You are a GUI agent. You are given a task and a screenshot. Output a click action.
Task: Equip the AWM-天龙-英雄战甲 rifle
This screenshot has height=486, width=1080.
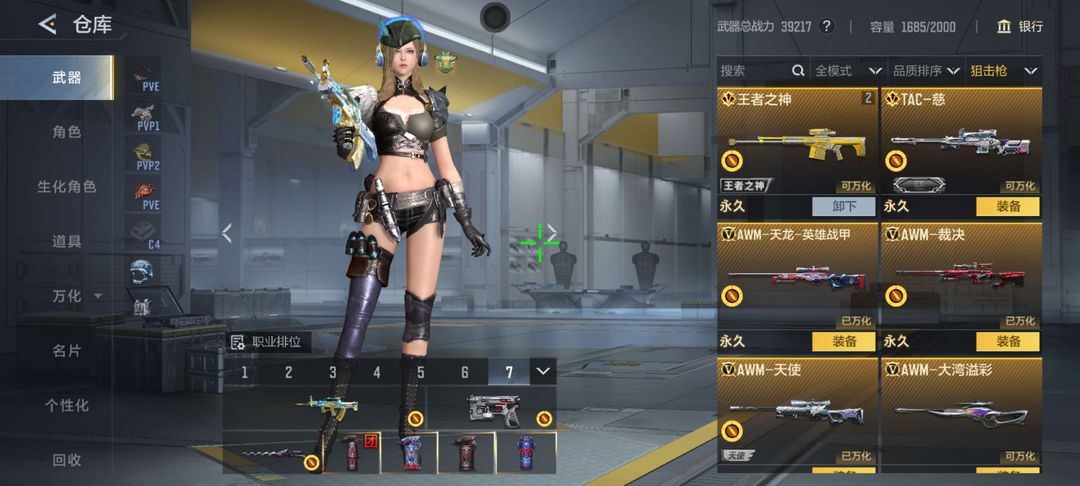click(843, 342)
